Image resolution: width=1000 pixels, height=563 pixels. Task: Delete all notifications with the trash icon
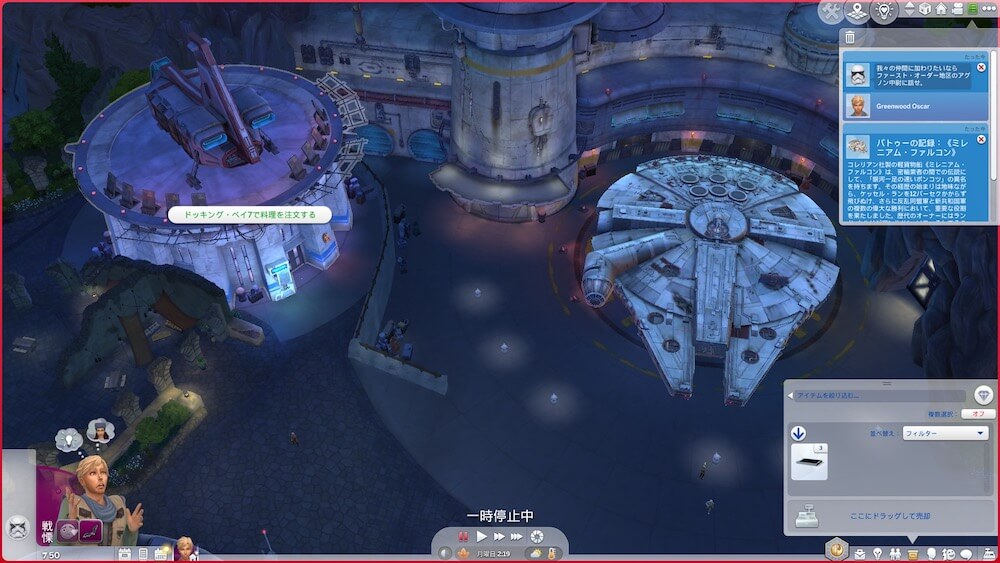(x=850, y=37)
